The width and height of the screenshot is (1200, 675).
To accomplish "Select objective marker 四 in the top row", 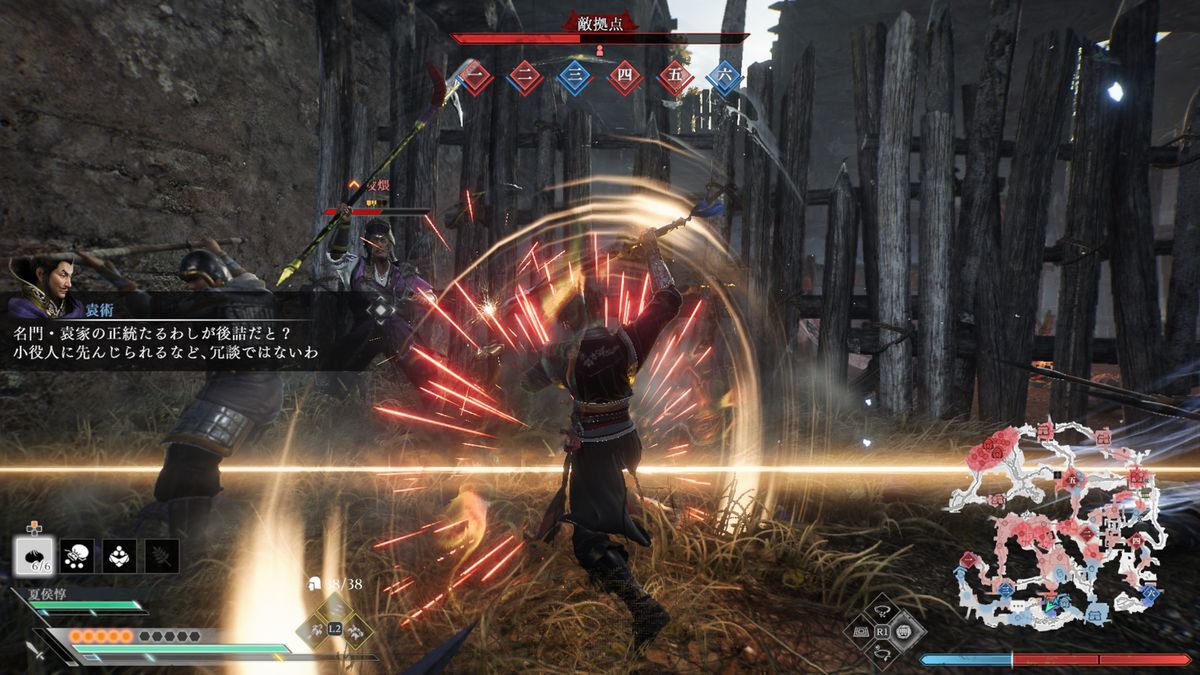I will pyautogui.click(x=624, y=77).
